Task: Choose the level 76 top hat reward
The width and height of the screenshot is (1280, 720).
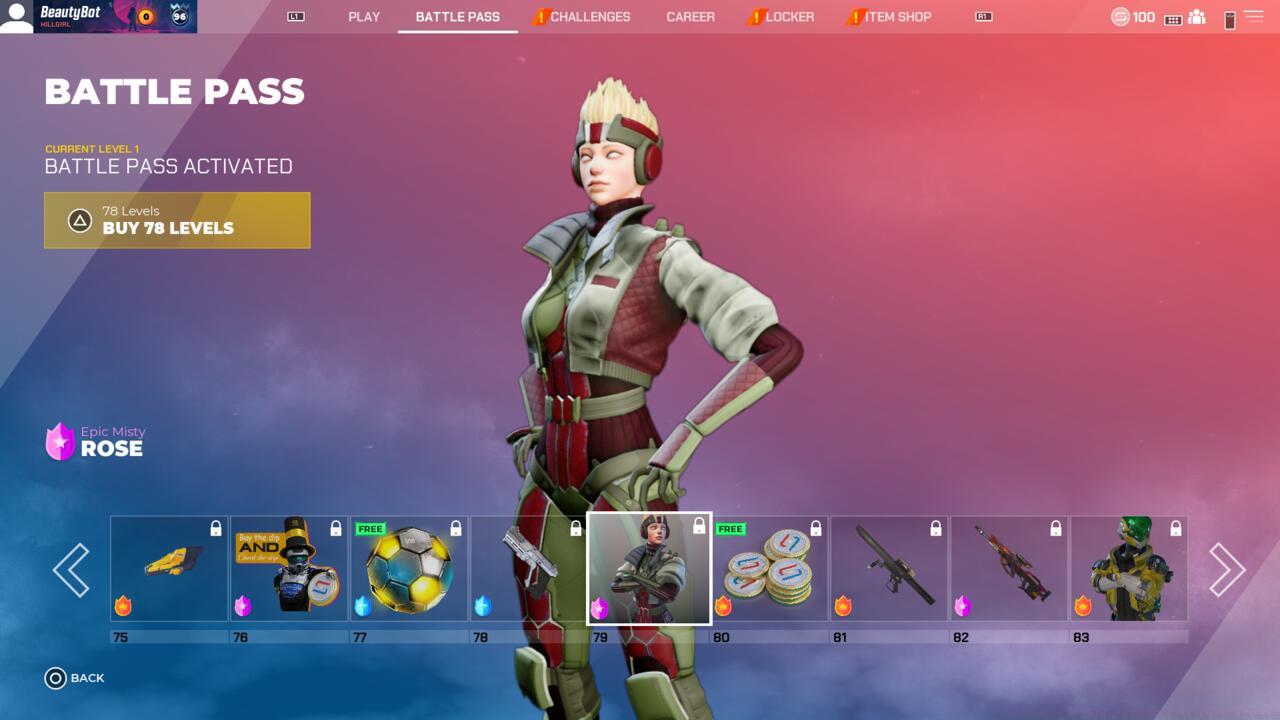Action: [289, 569]
